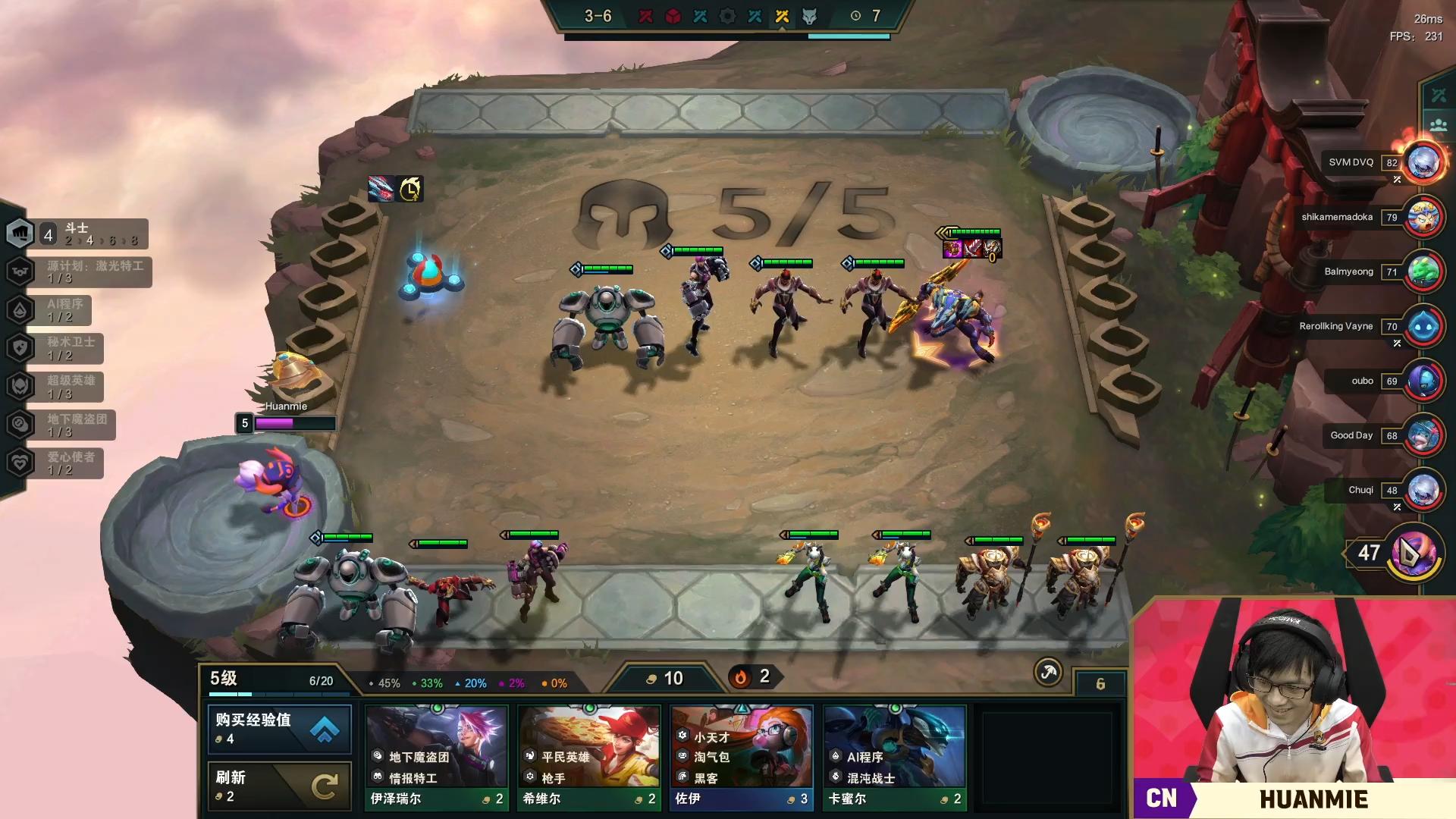Buy the 佐伊 champion card
1456x819 pixels.
[742, 757]
